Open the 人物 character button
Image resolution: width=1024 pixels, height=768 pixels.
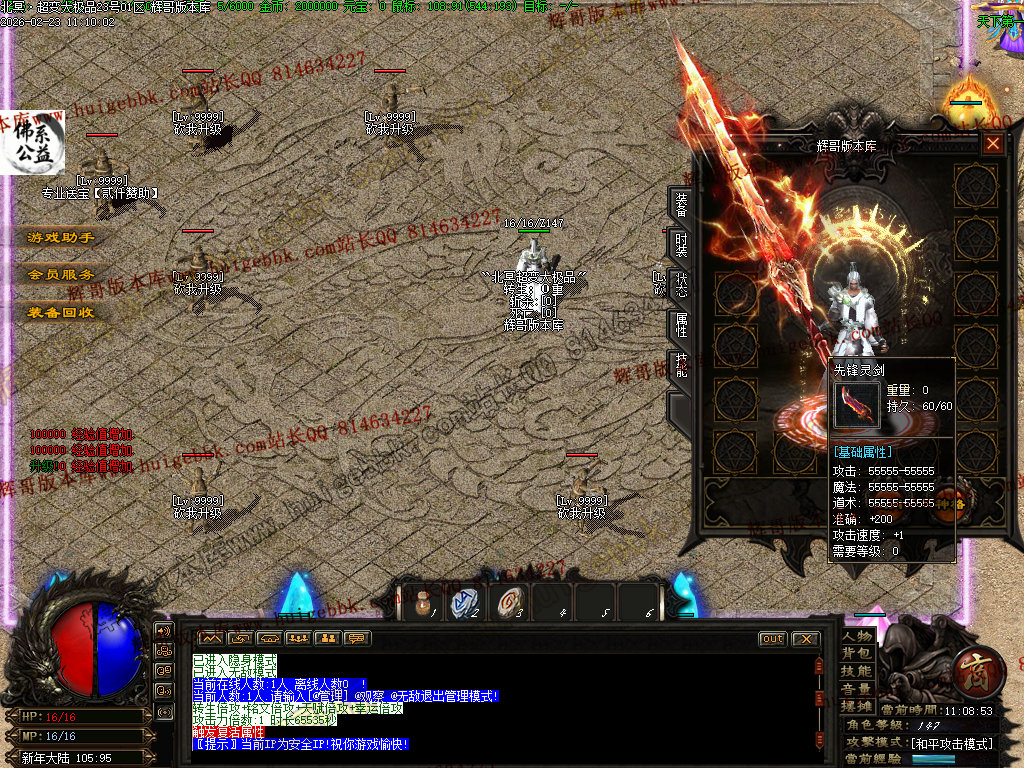tap(857, 636)
